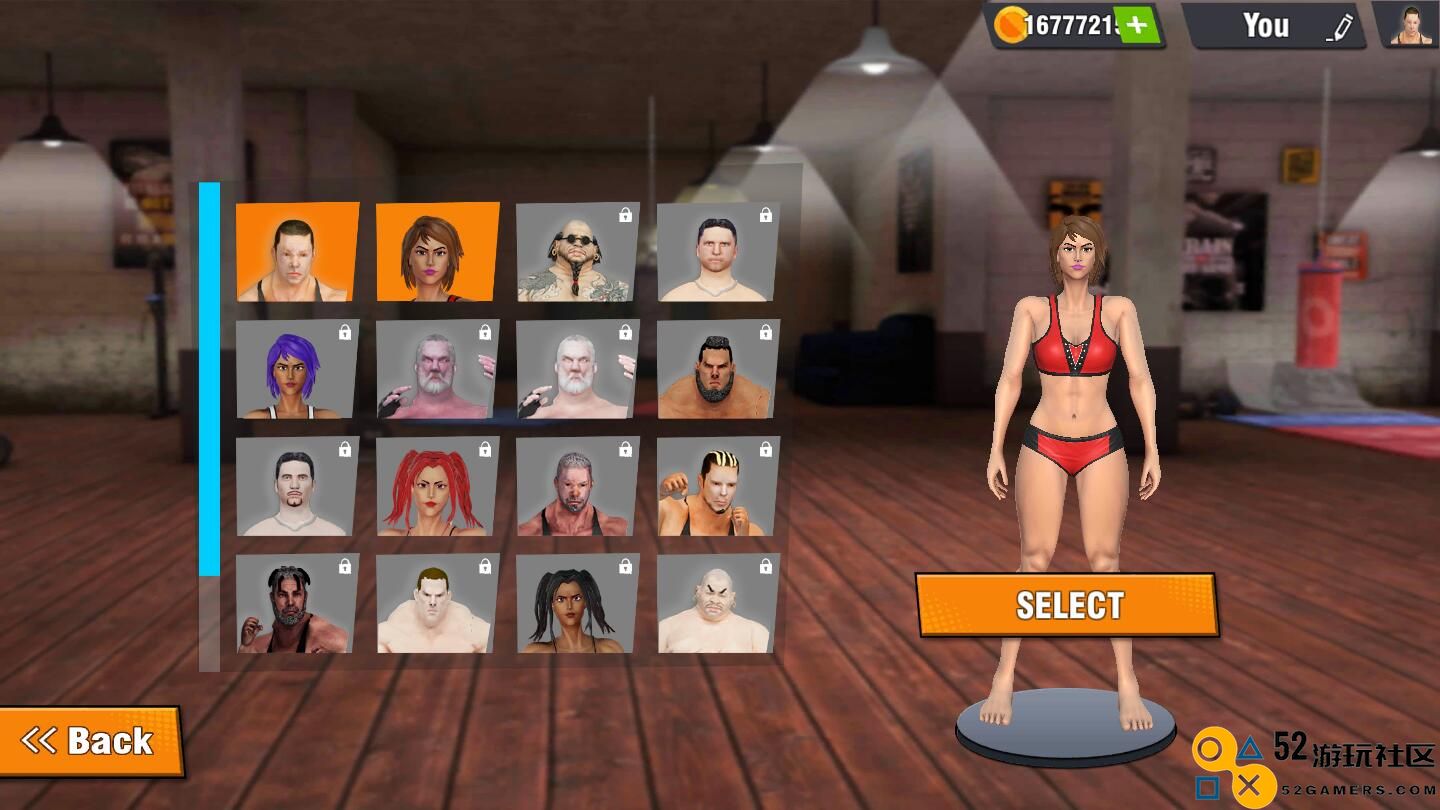The height and width of the screenshot is (810, 1440).
Task: Select the locked bald fighter with sunglasses
Action: coord(578,252)
